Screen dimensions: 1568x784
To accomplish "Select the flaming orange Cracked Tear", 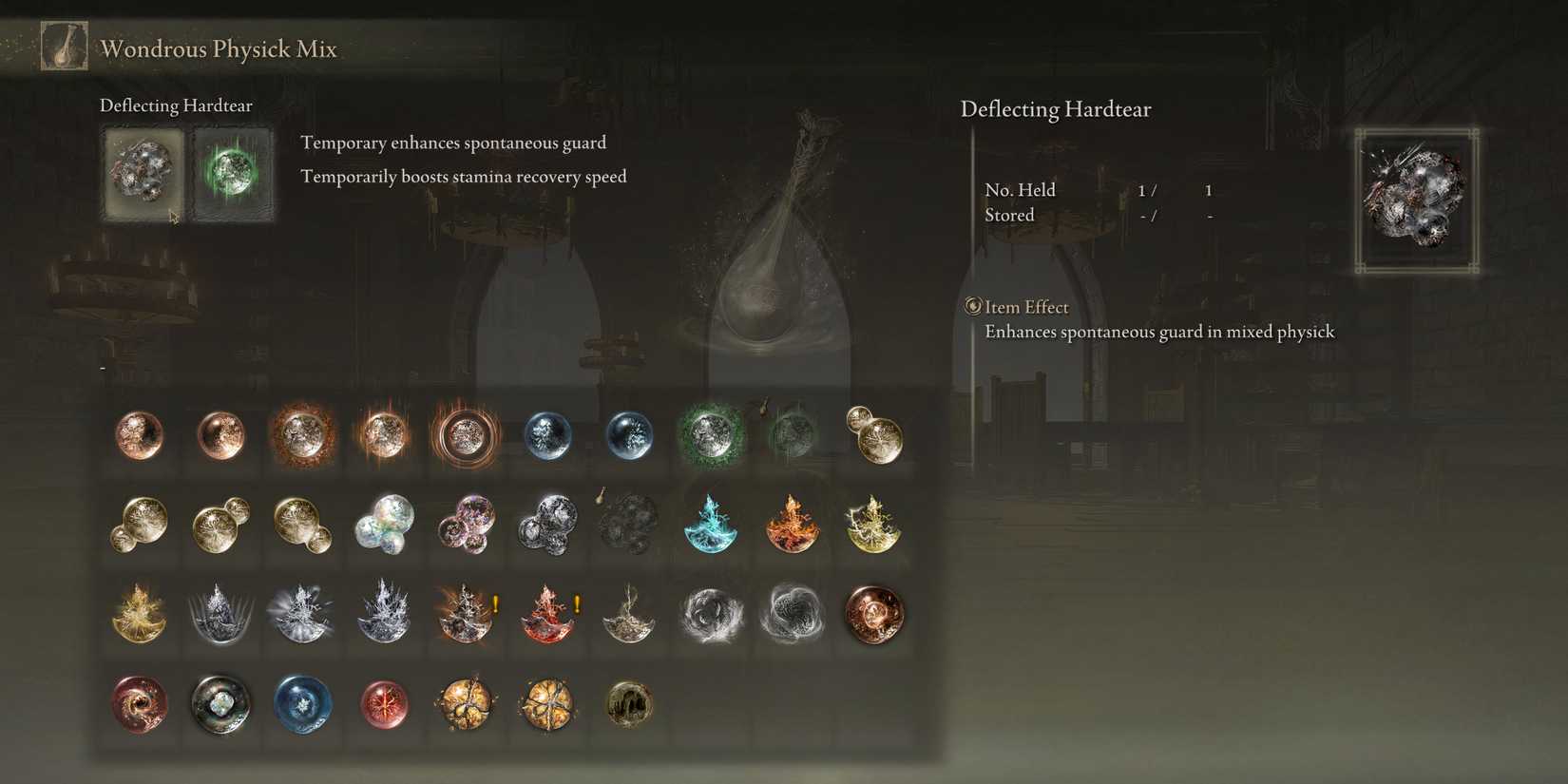I will (793, 525).
